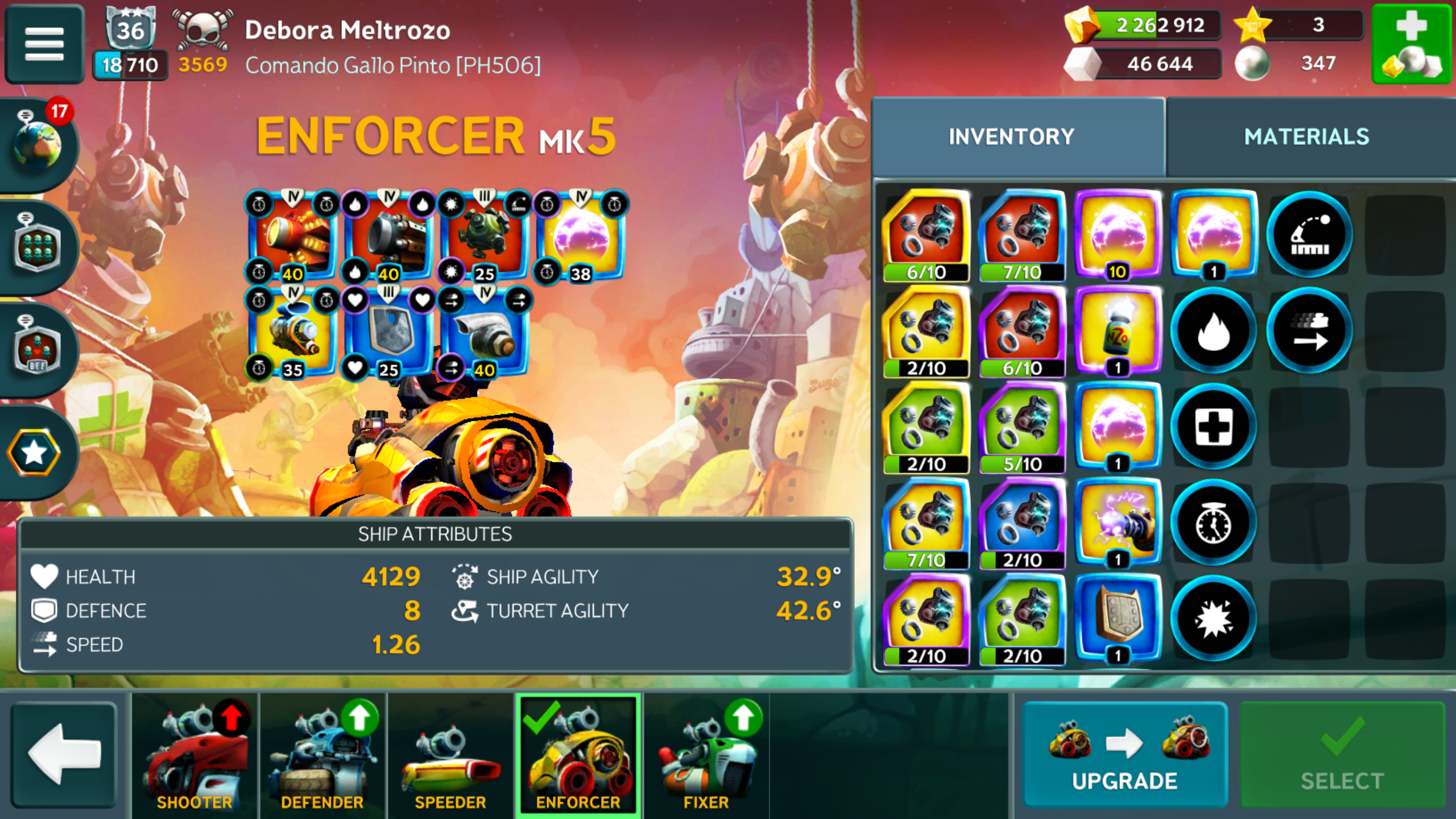
Task: Select the Inventory tab
Action: click(1011, 137)
